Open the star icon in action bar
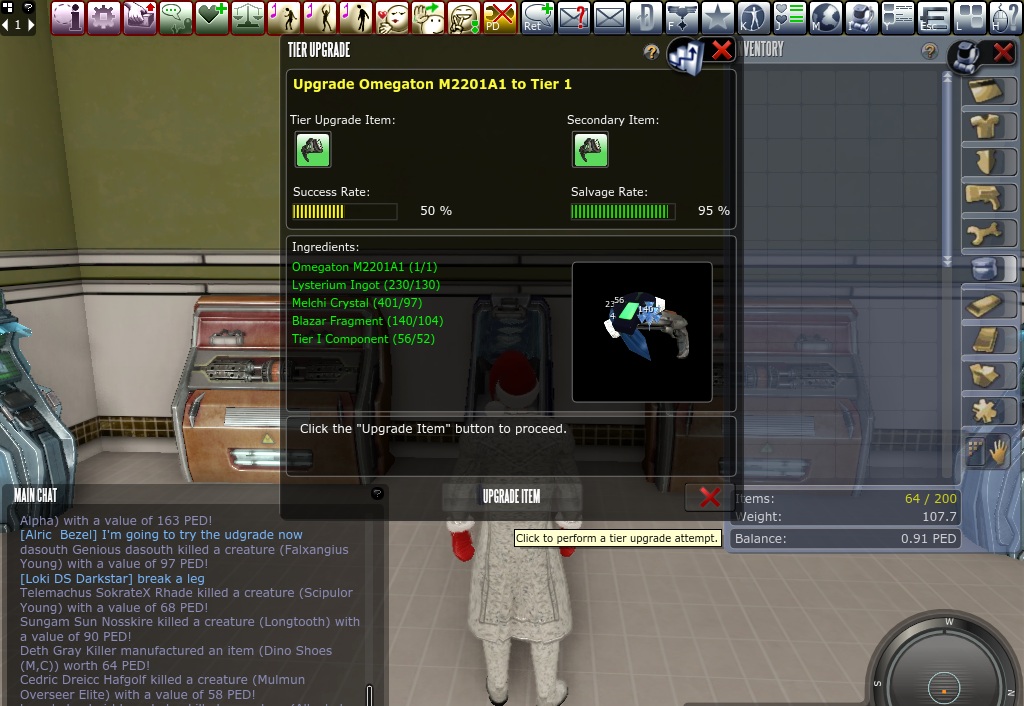This screenshot has width=1024, height=706. pos(717,17)
